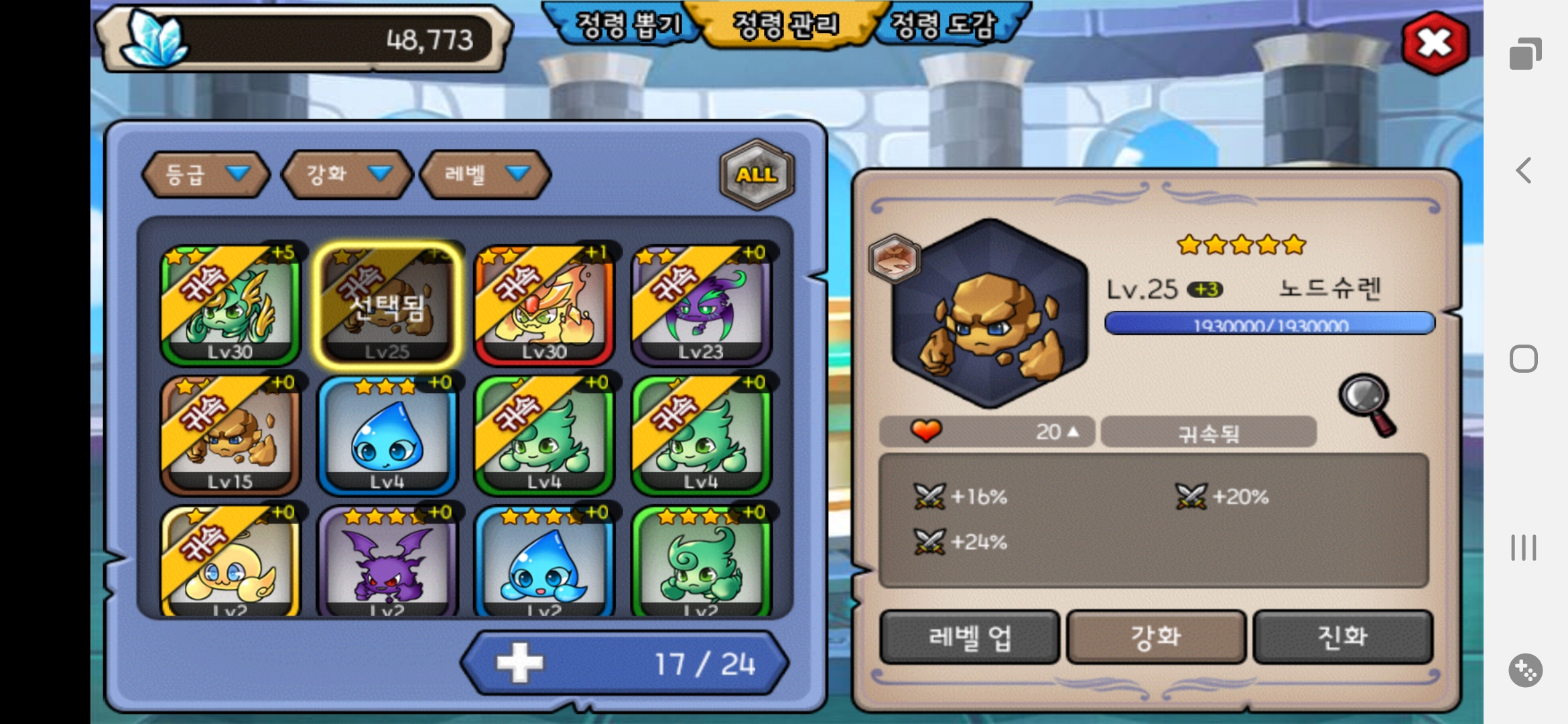
Task: Tap the 강화 enhance button
Action: click(x=1156, y=637)
